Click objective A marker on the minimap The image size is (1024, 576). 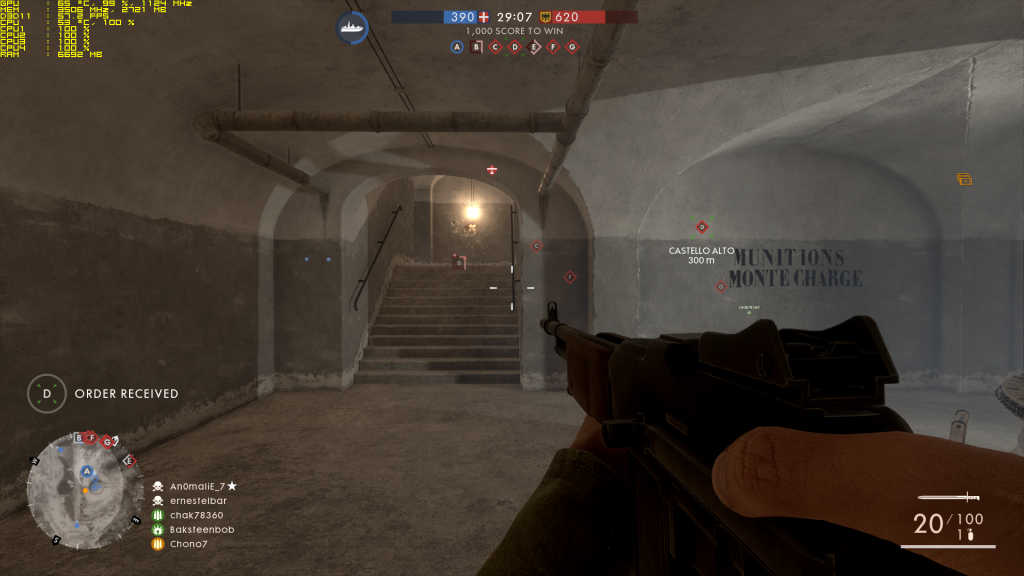point(87,471)
